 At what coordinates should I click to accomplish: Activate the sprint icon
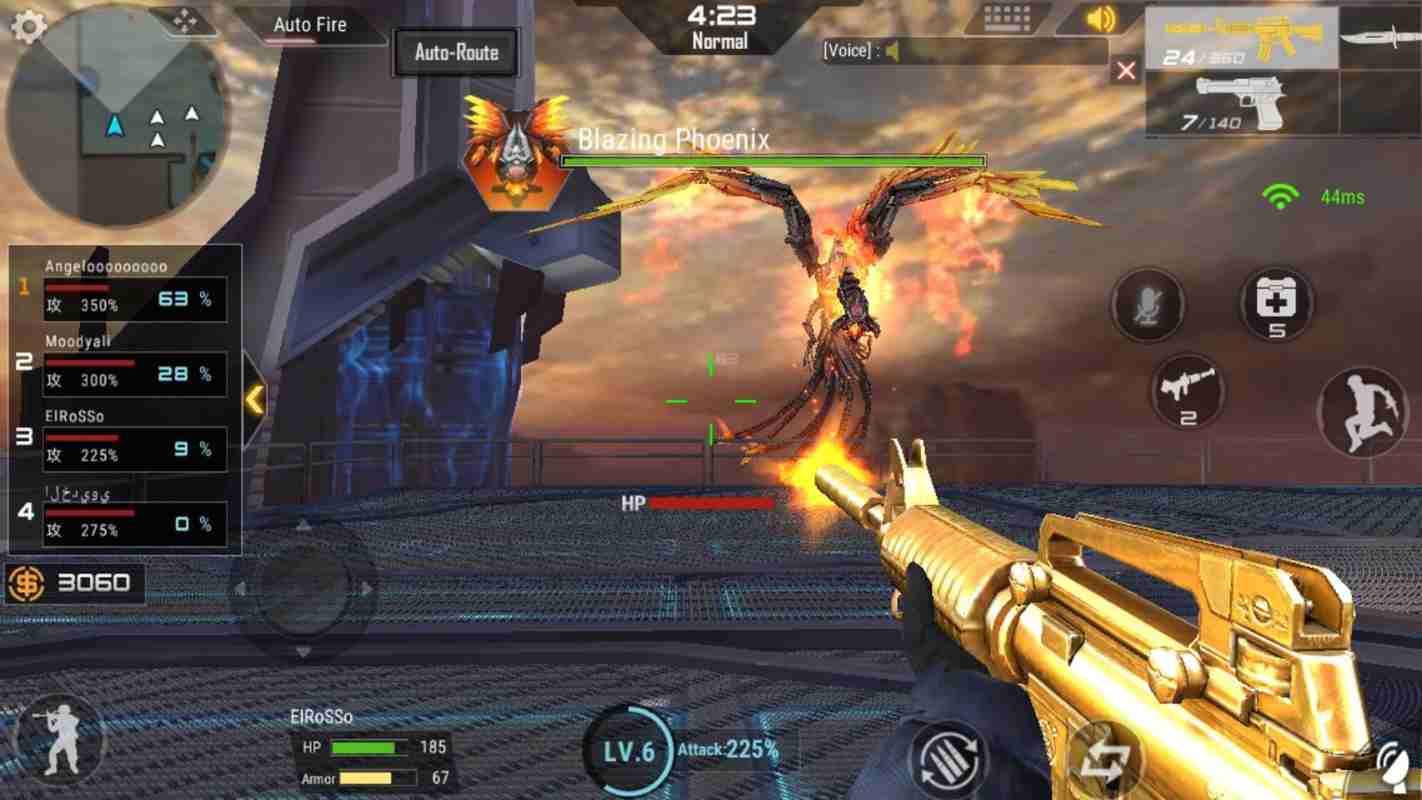[x=1363, y=412]
